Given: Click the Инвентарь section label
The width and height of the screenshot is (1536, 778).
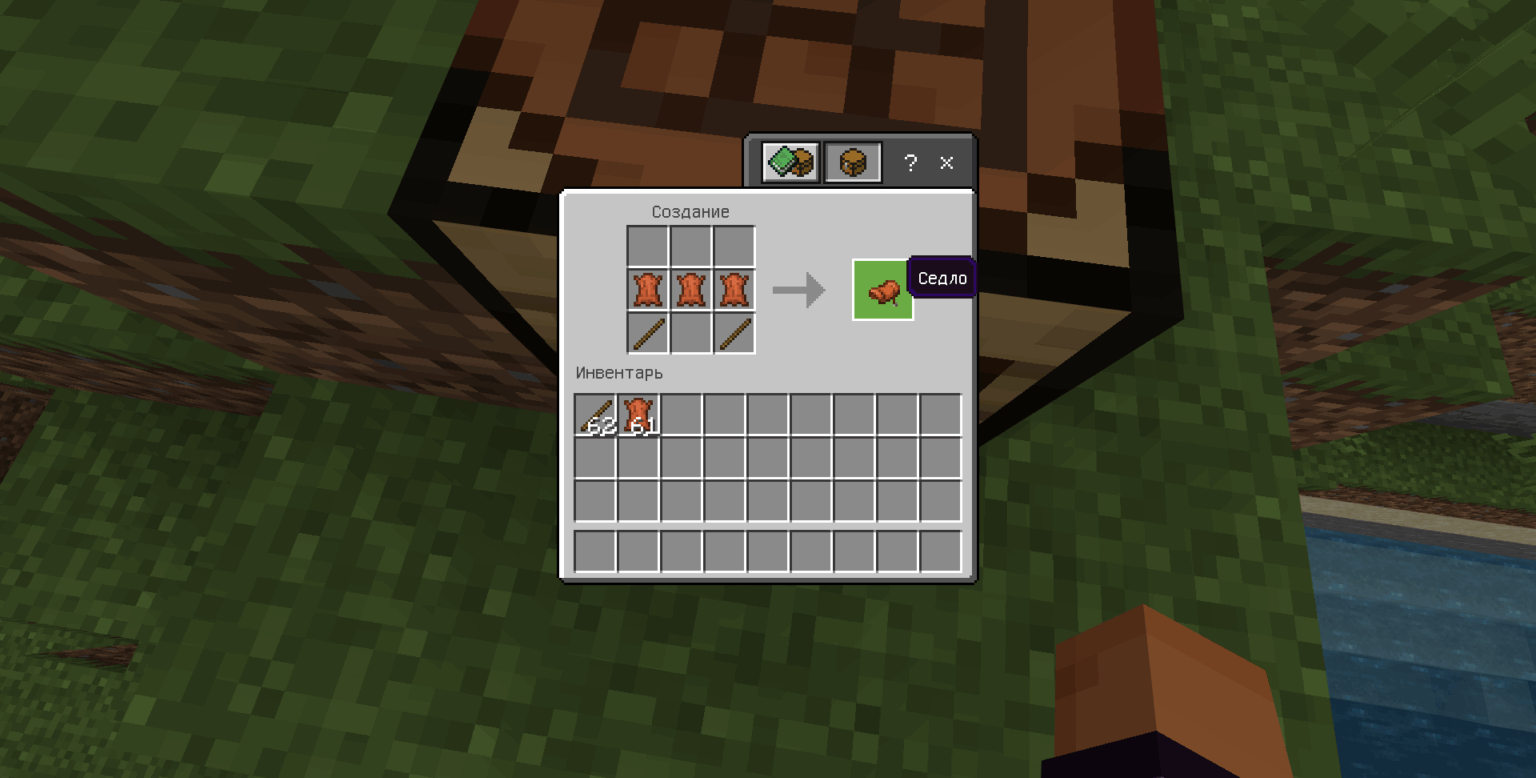Looking at the screenshot, I should tap(618, 372).
